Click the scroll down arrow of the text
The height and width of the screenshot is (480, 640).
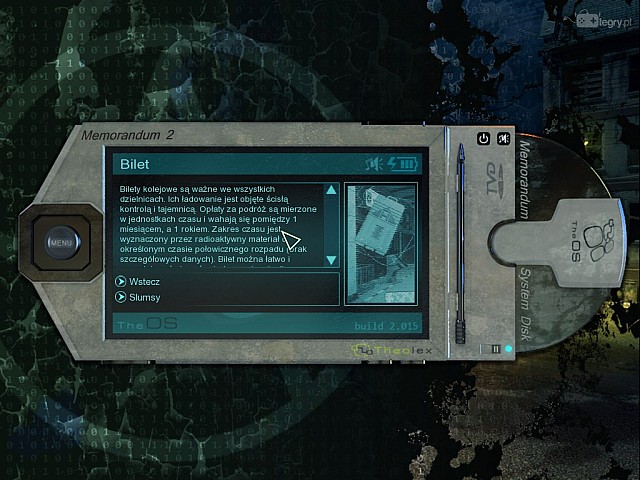331,261
